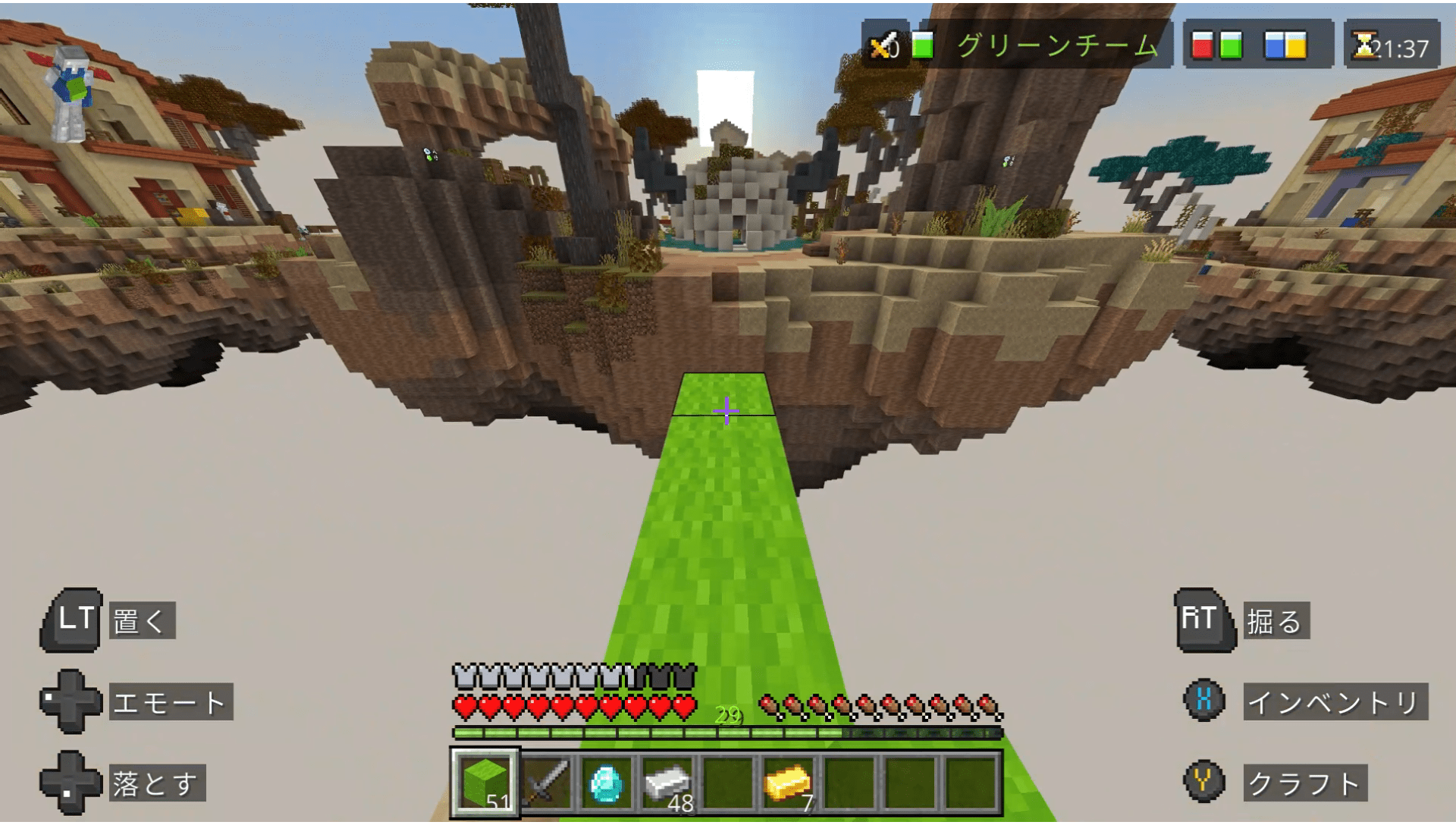Viewport: 1456px width, 825px height.
Task: Click the green square beside the team name
Action: [921, 44]
